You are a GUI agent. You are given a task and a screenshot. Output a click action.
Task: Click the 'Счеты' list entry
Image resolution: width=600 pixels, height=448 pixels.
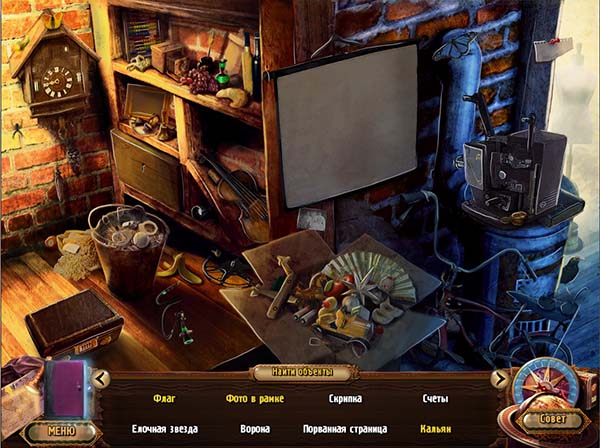pyautogui.click(x=435, y=398)
